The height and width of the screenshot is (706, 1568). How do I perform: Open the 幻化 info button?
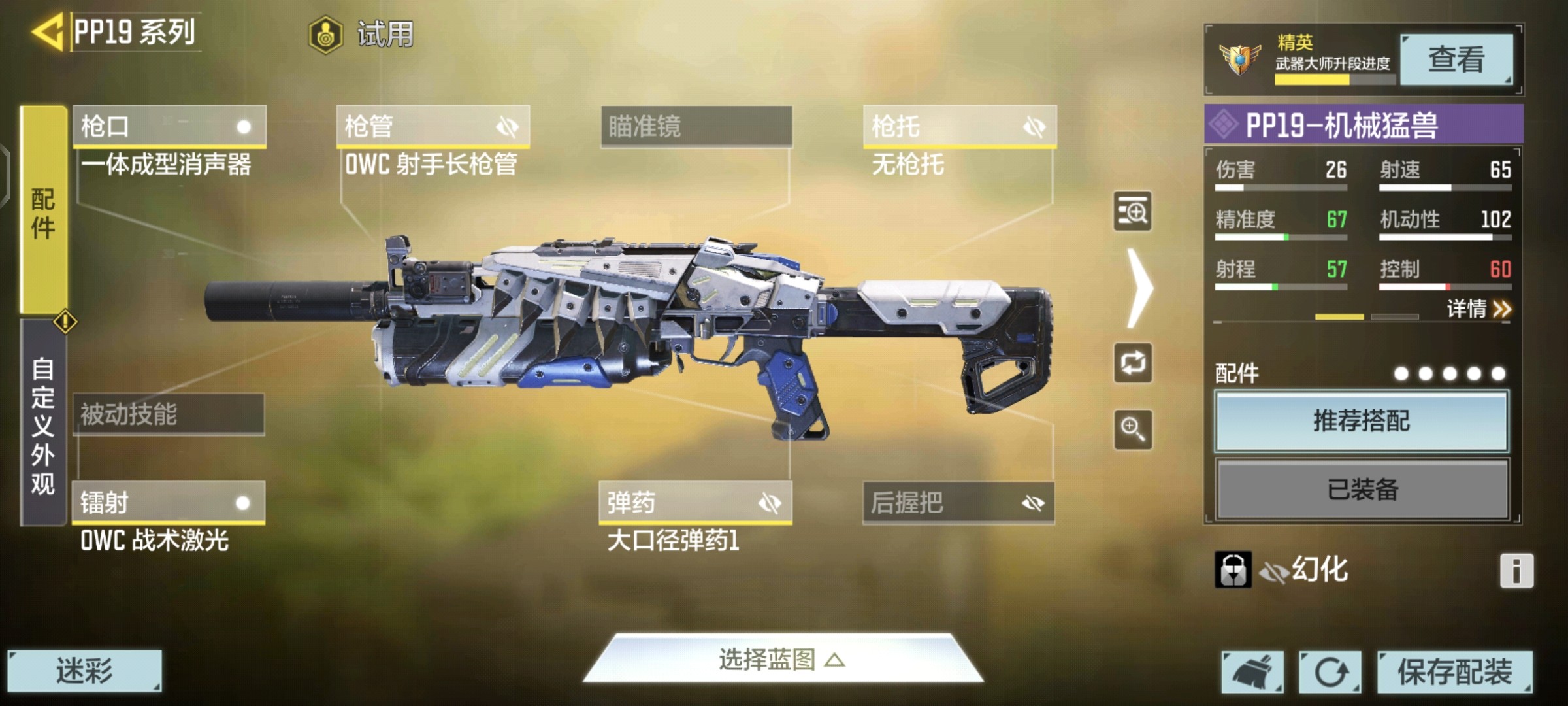pos(1516,571)
